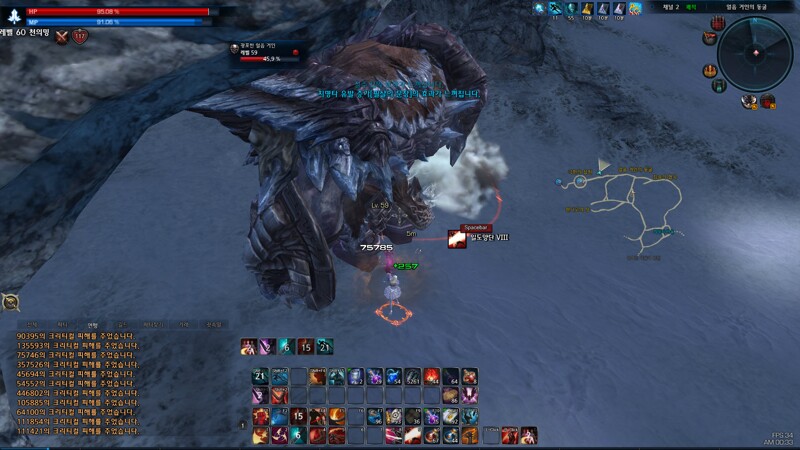Screen dimensions: 800x450
Task: Use the blue potion with count 54
Action: (x=394, y=376)
